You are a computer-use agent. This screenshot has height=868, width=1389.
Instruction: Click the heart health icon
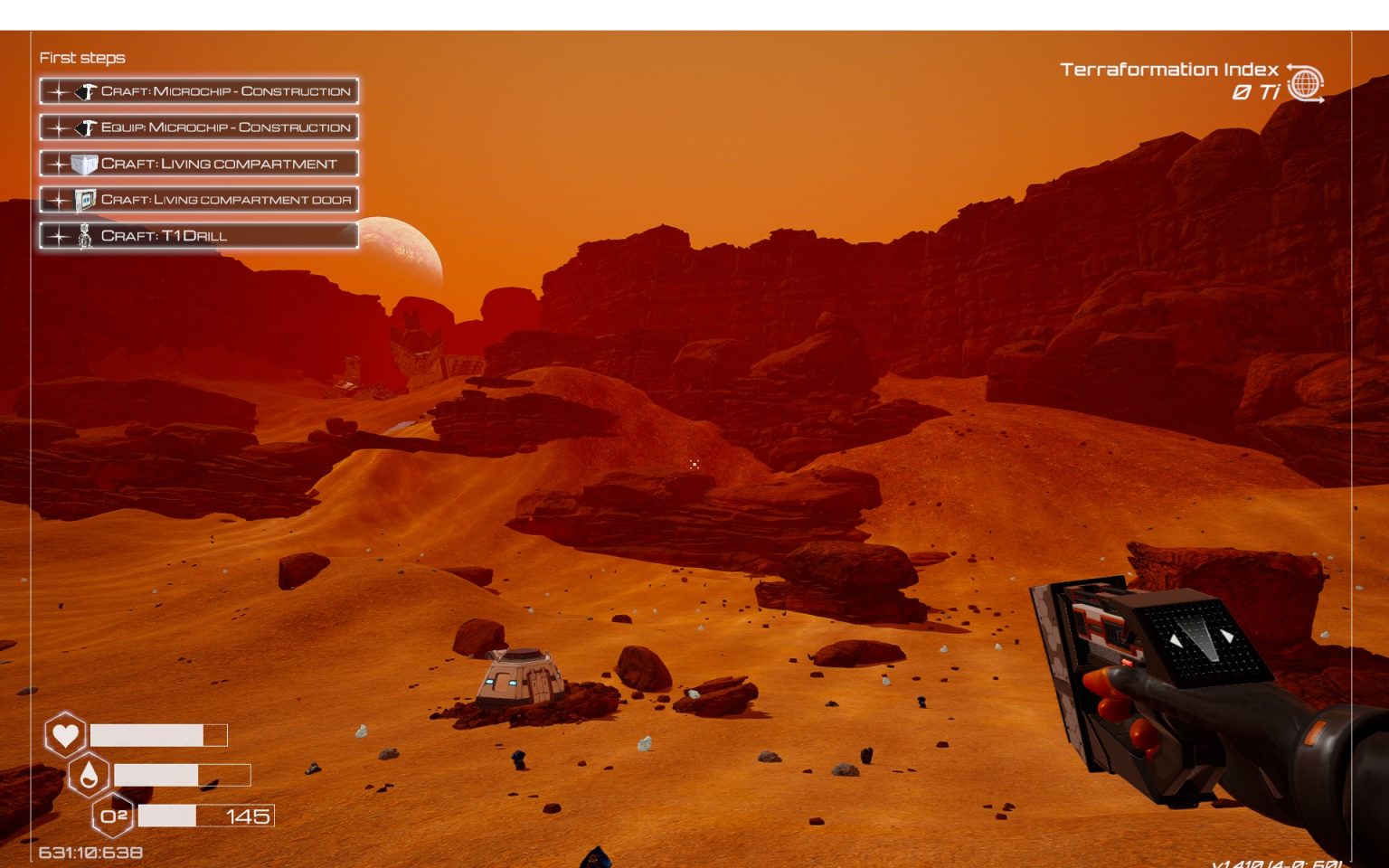click(x=64, y=735)
